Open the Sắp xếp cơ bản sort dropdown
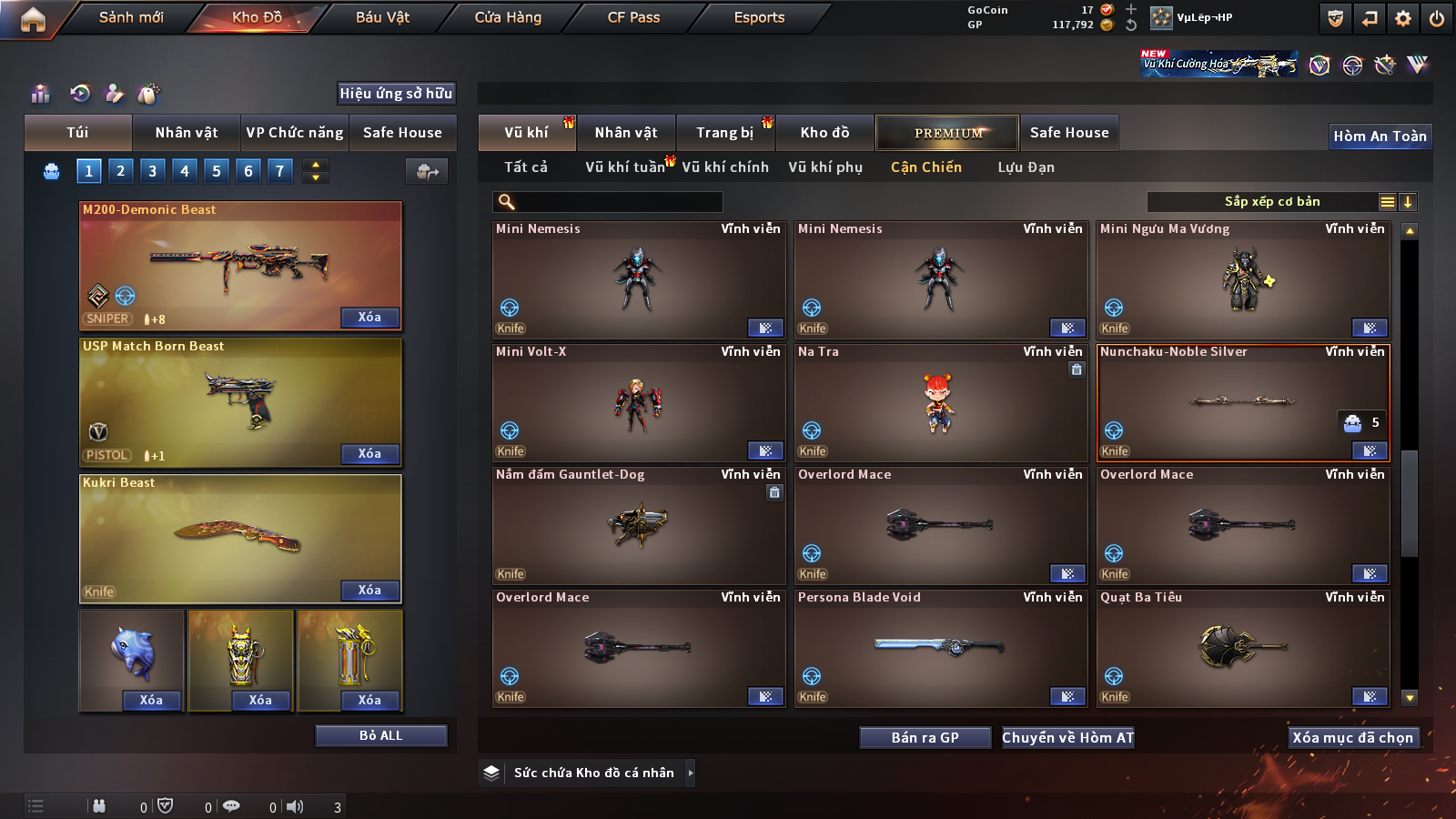This screenshot has width=1456, height=819. coord(1271,202)
